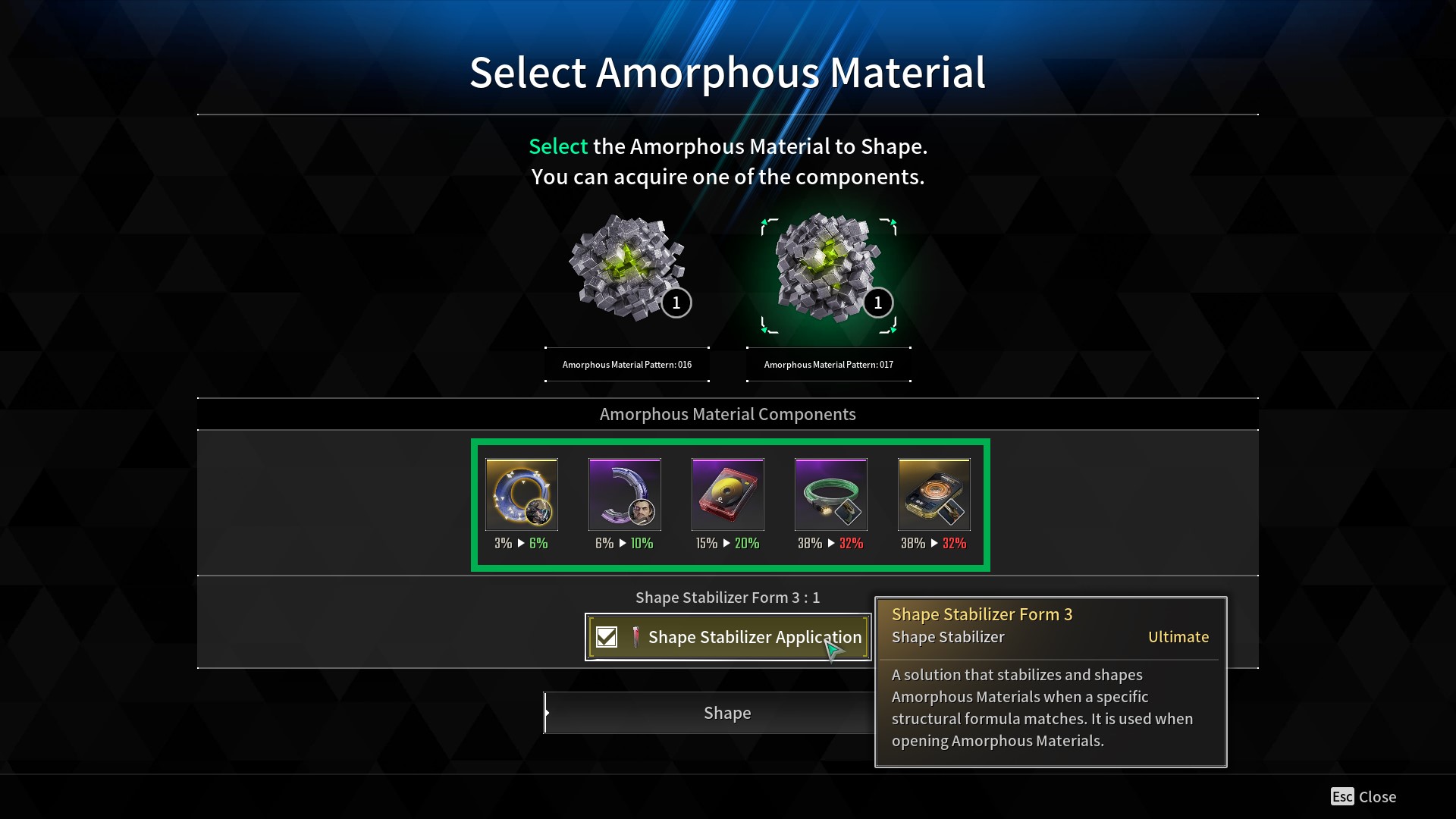
Task: Open the orange device blueprint component
Action: coord(934,494)
